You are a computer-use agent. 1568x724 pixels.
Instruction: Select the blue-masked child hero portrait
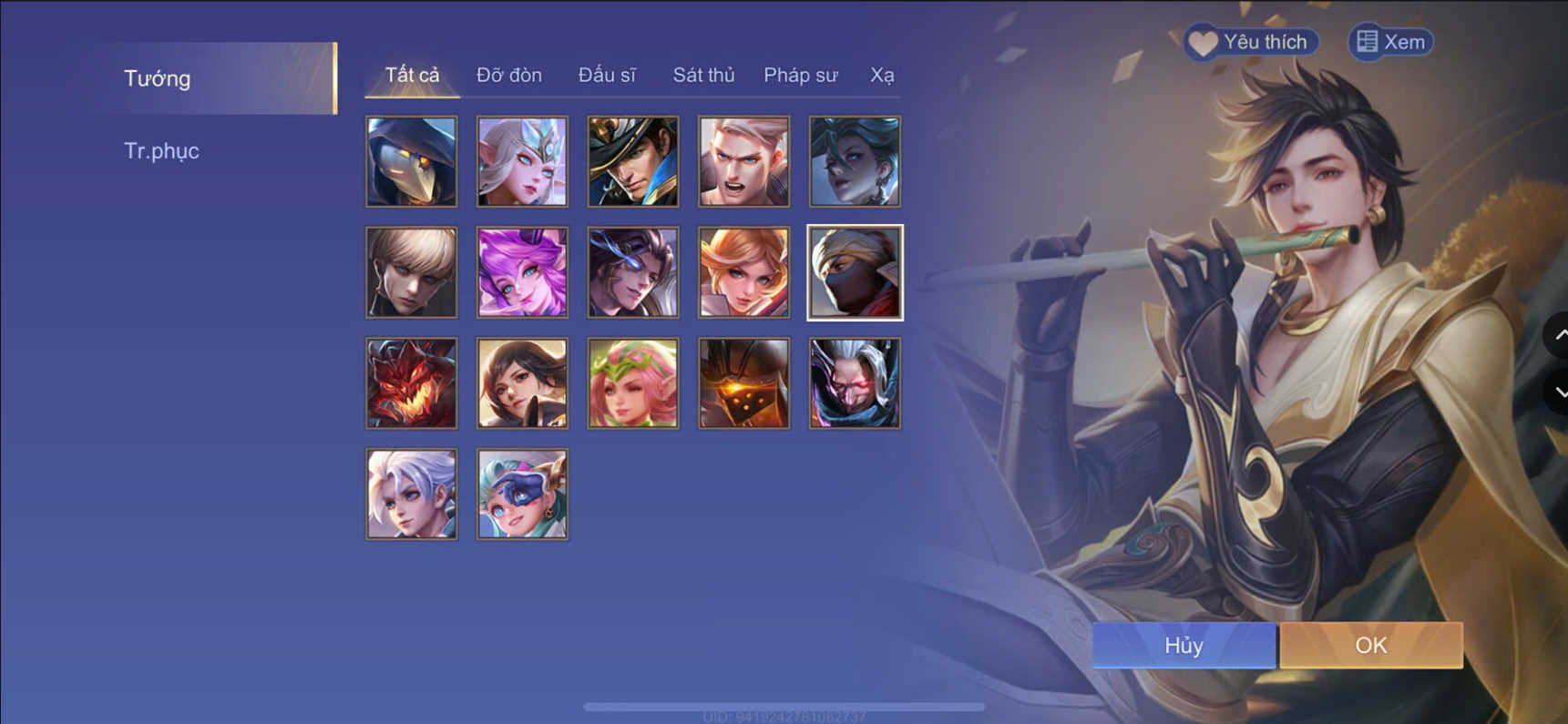(522, 494)
